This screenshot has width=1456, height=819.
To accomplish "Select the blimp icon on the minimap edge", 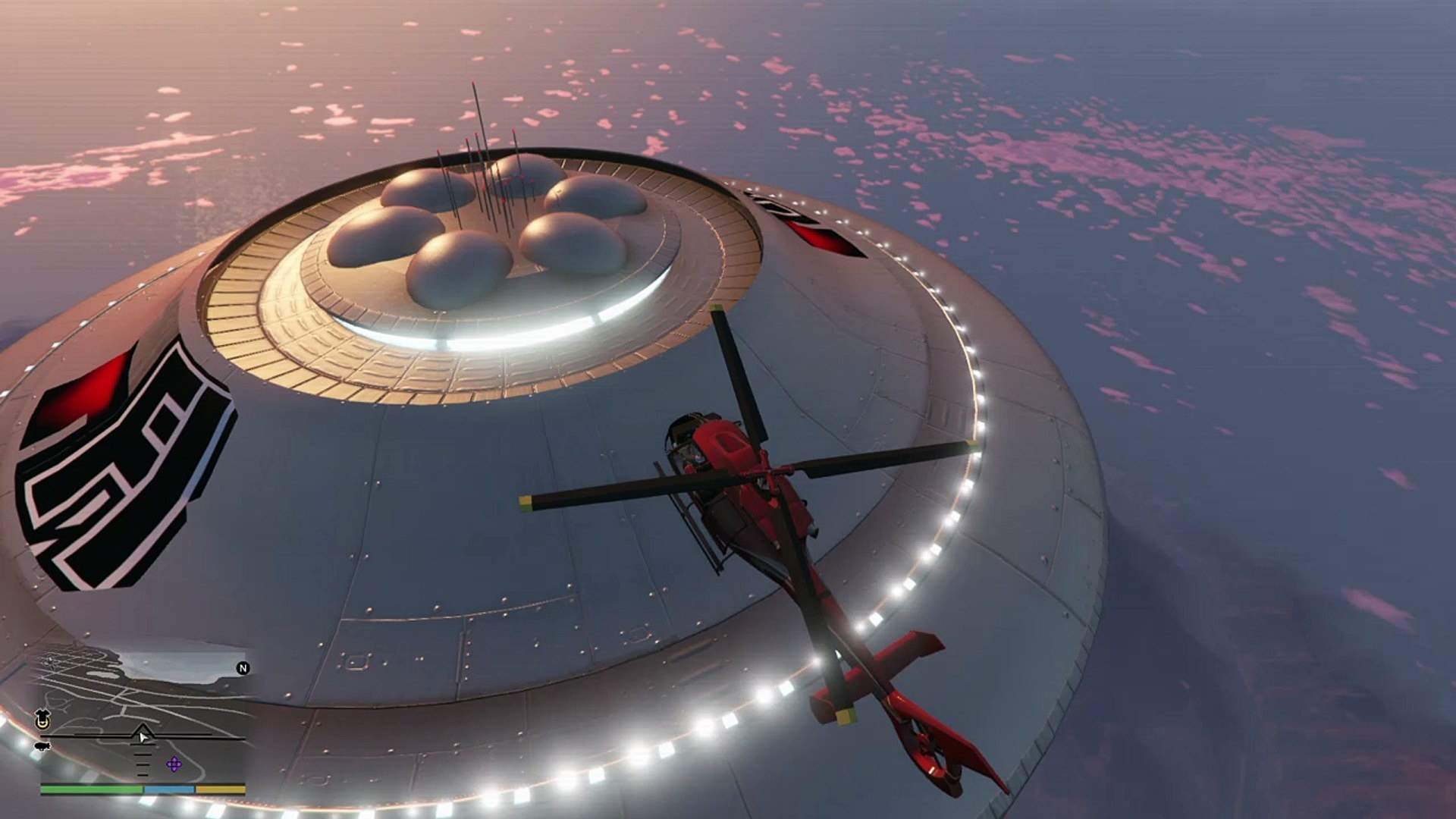I will [x=42, y=746].
